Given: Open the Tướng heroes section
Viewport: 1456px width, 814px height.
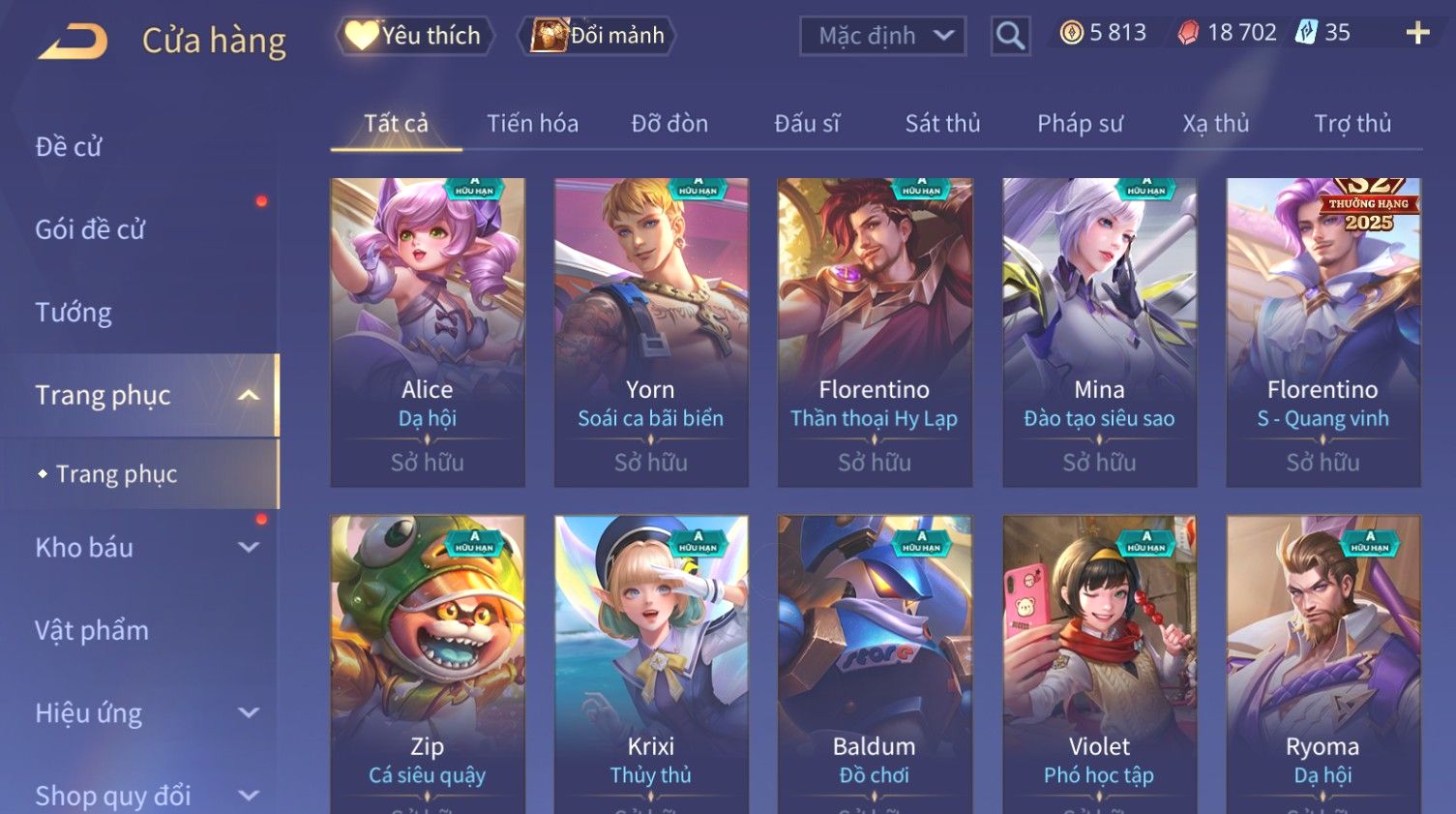Looking at the screenshot, I should pos(74,313).
